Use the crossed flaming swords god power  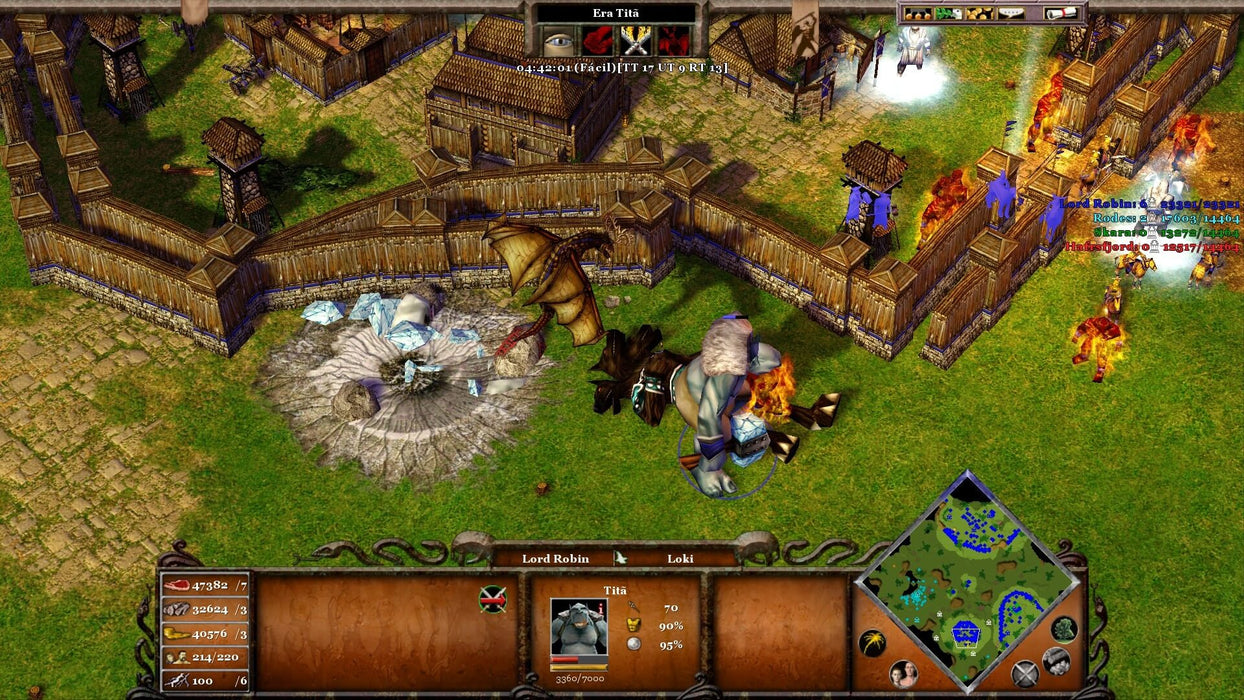click(x=635, y=40)
